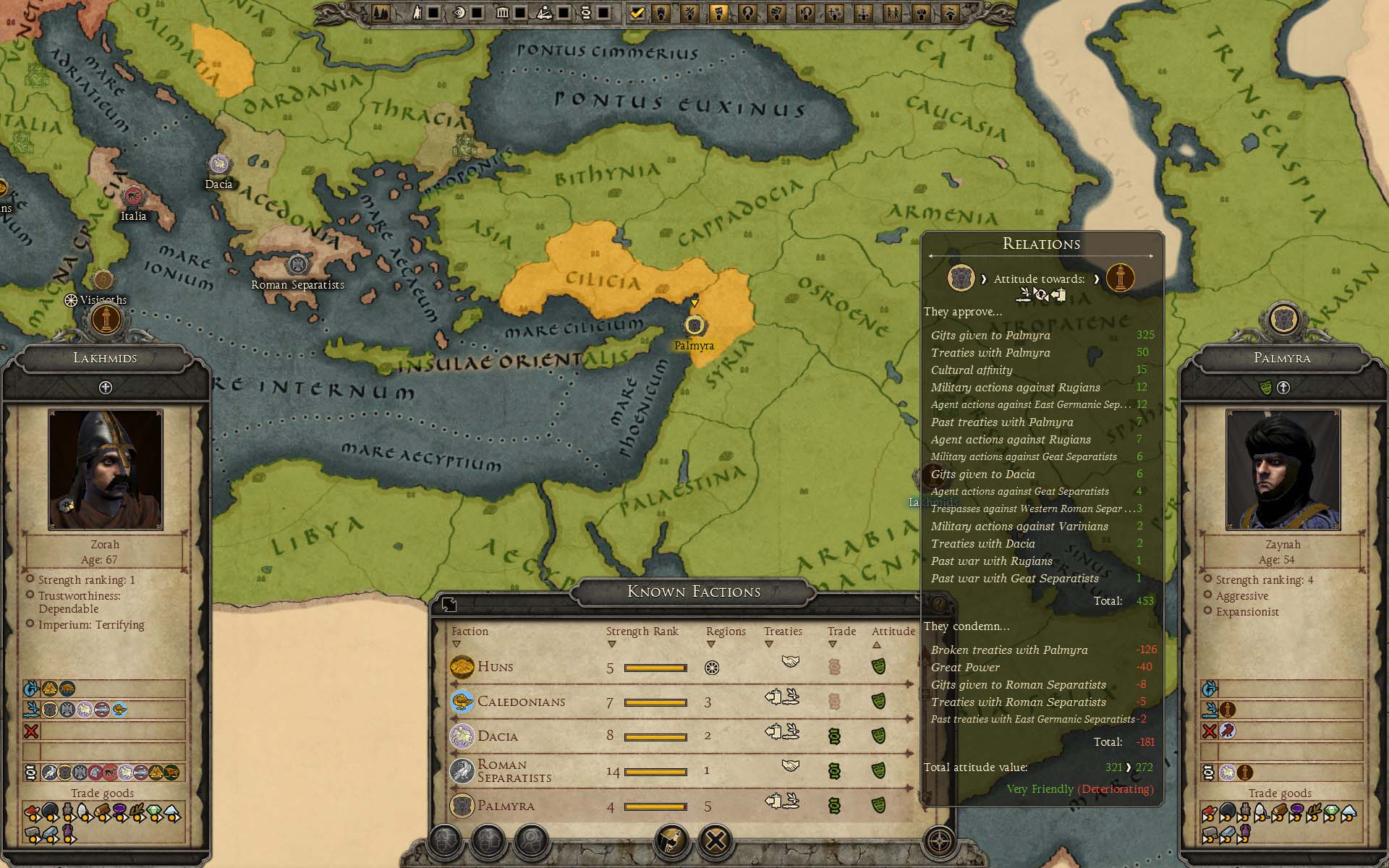This screenshot has width=1389, height=868.
Task: Toggle the yellow checkmark map filter
Action: click(637, 12)
